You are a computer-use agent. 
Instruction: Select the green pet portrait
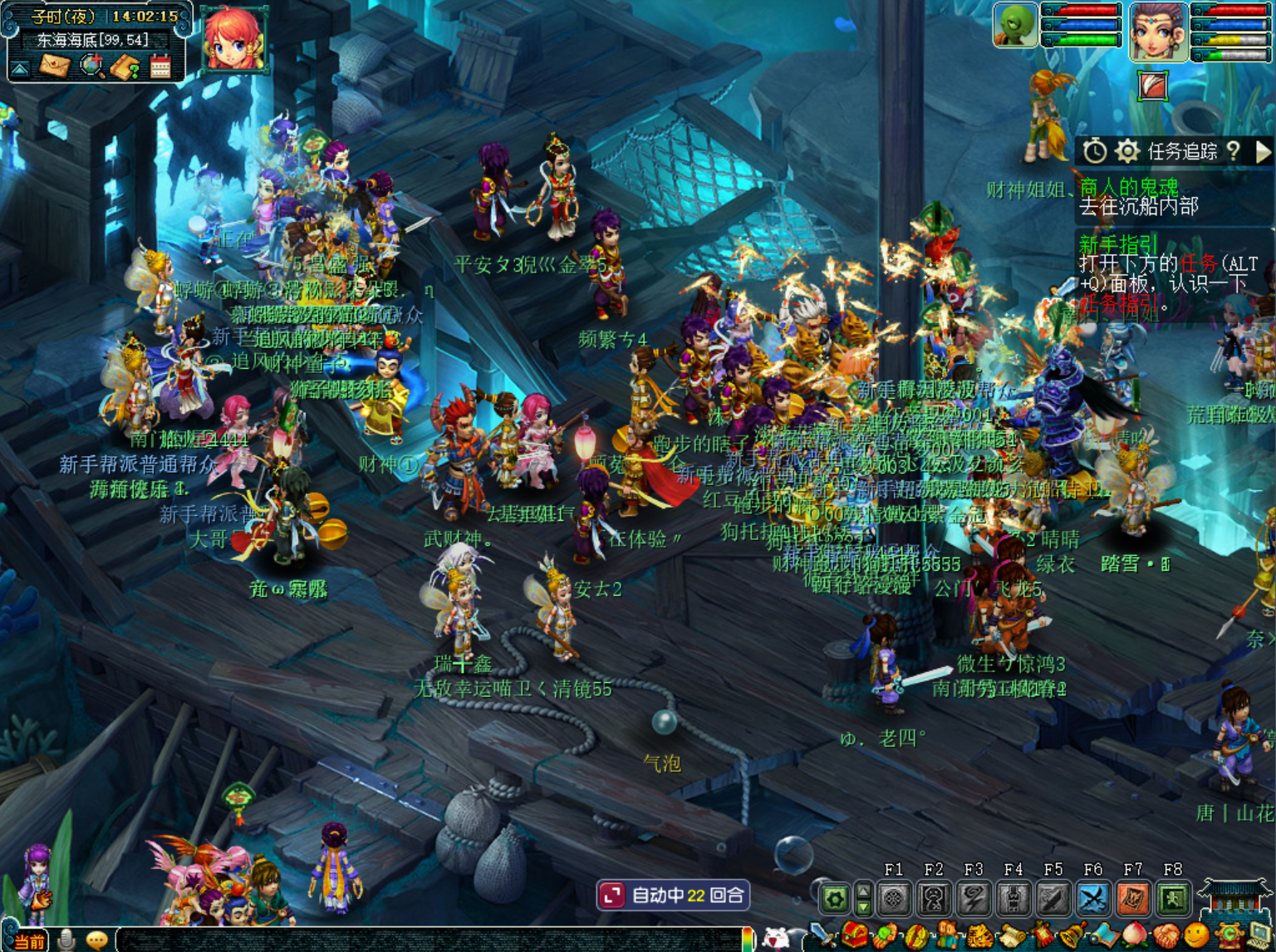click(1014, 25)
